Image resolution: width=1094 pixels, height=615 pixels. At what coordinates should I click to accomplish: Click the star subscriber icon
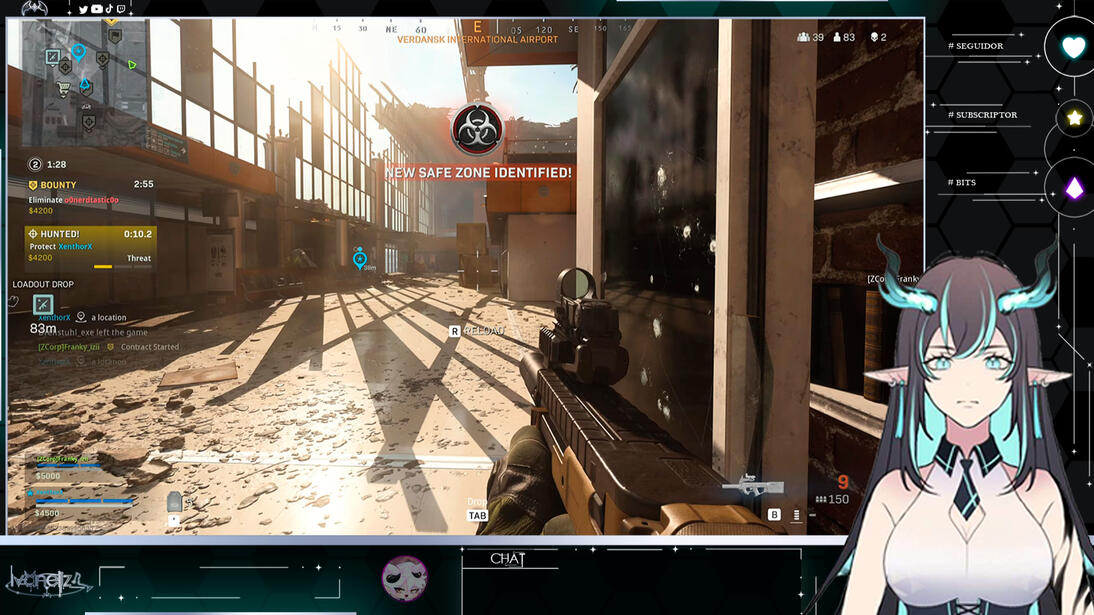pyautogui.click(x=1074, y=118)
